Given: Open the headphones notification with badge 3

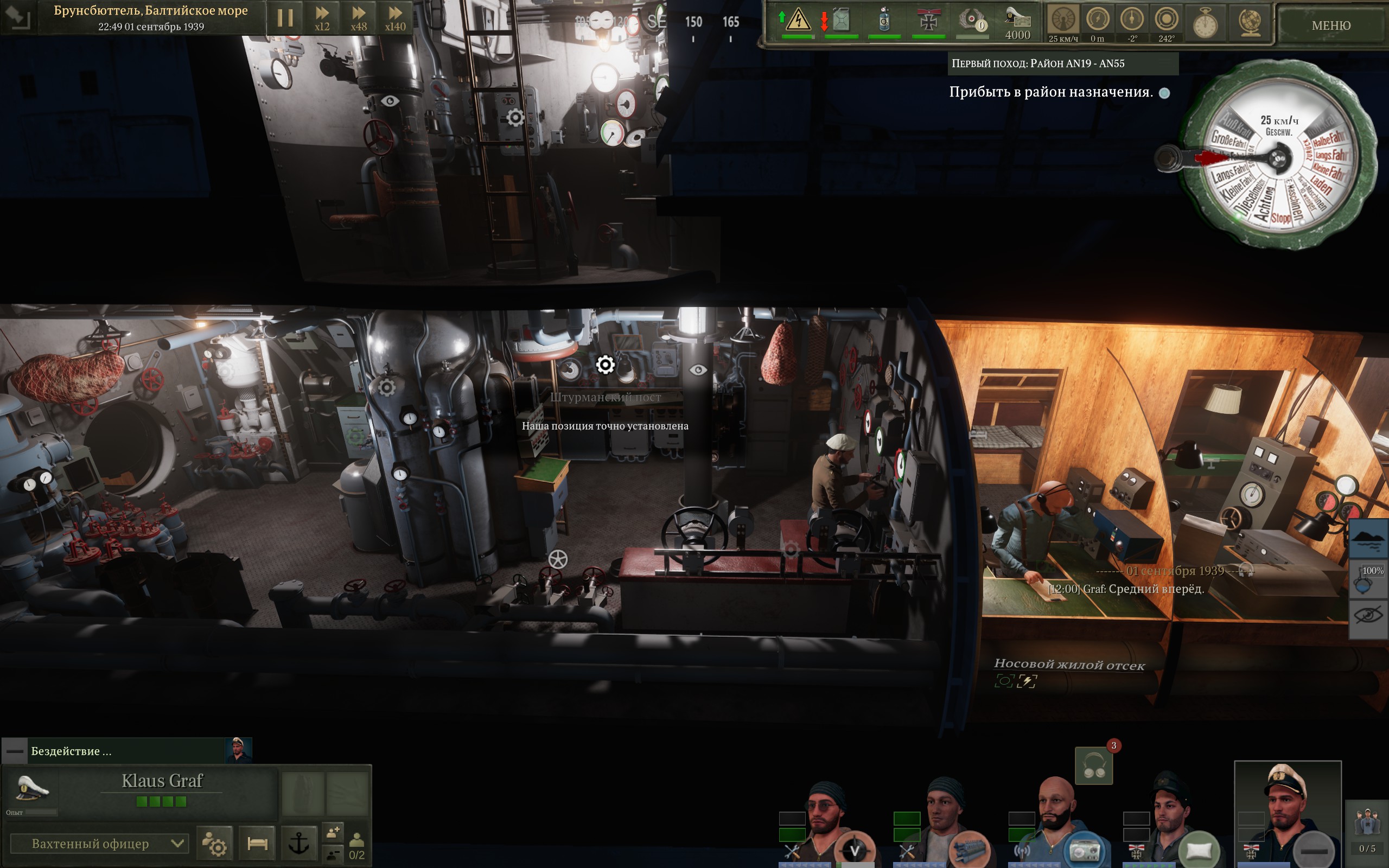Looking at the screenshot, I should tap(1093, 767).
